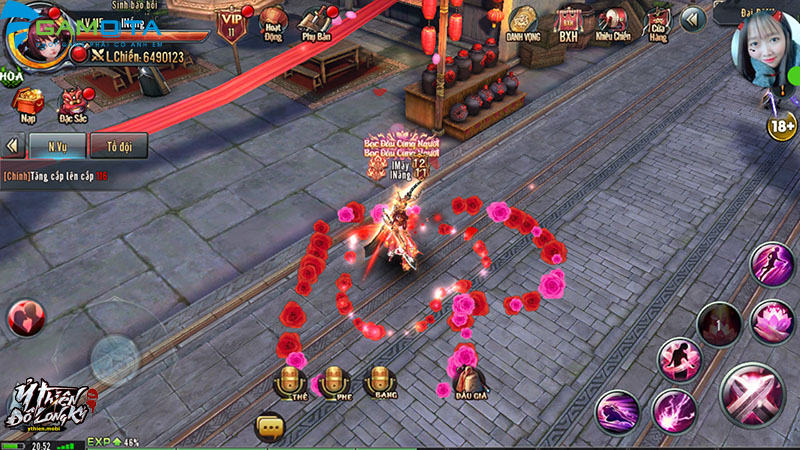Open the Nạp recharge treasure chest
The height and width of the screenshot is (450, 800).
27,102
